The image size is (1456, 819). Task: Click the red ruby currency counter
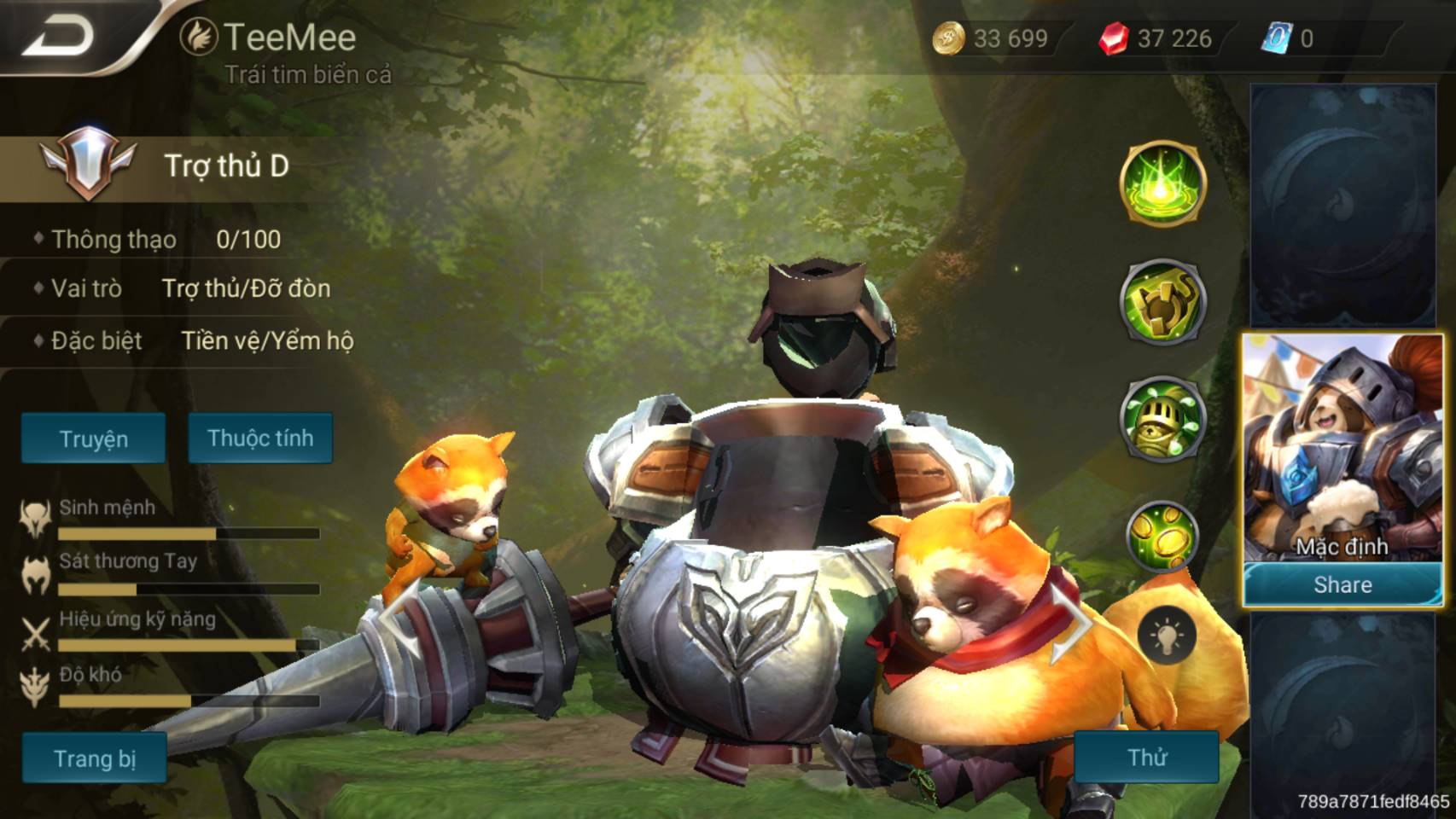(x=1156, y=38)
